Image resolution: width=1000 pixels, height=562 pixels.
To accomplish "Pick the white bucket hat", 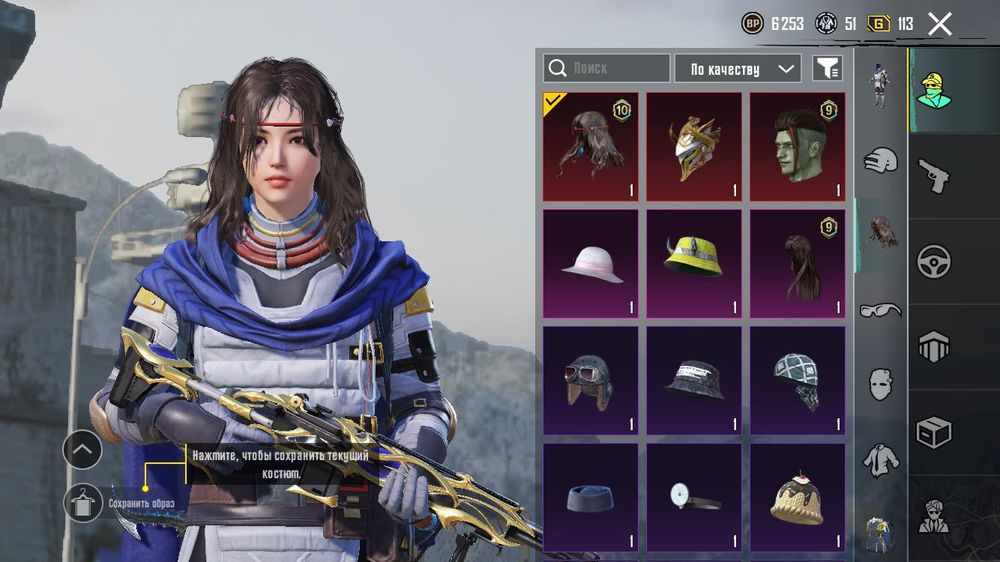I will (590, 263).
